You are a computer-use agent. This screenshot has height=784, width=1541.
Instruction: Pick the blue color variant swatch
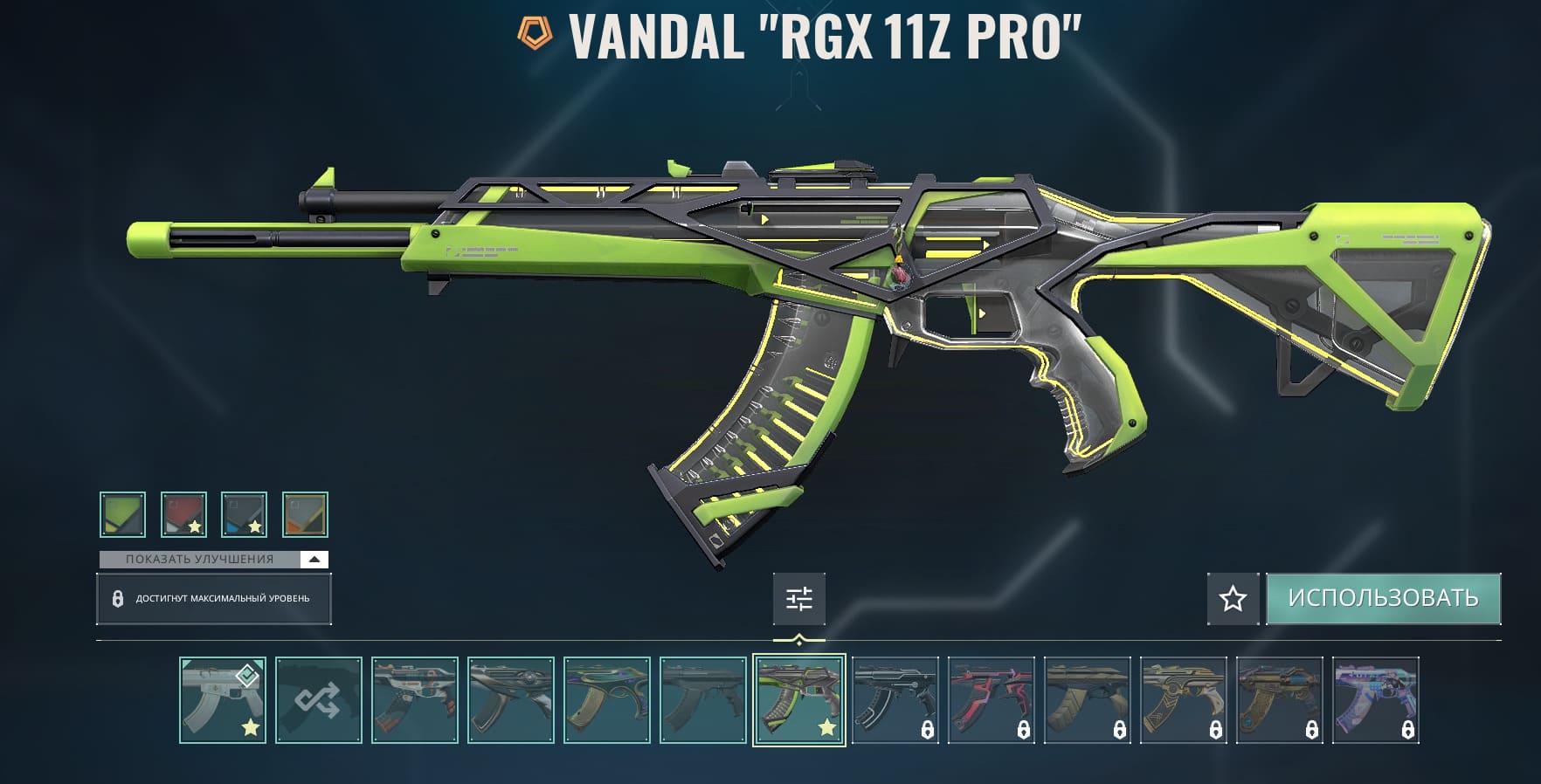point(244,514)
